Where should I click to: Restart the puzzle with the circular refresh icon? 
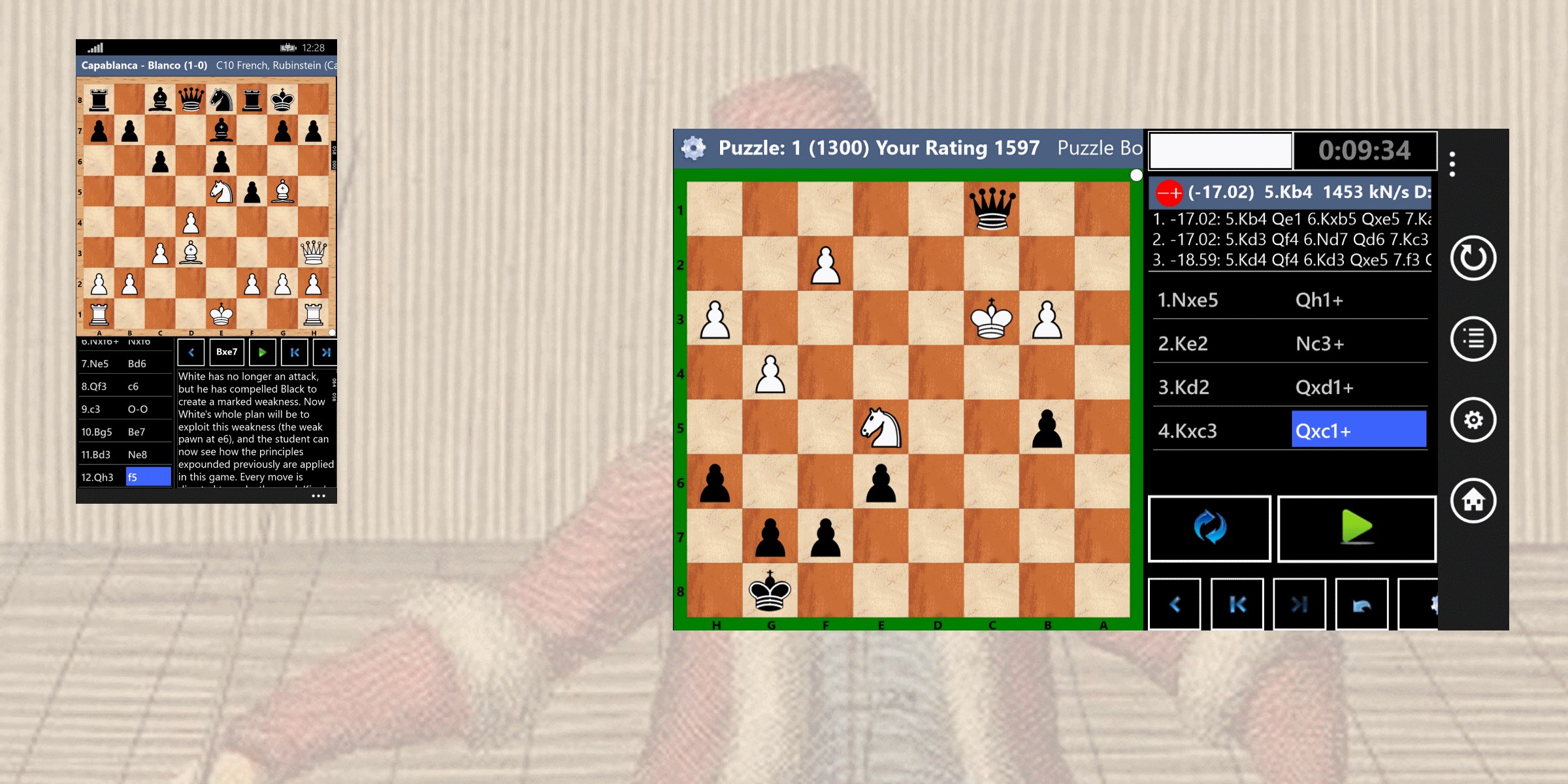coord(1474,257)
